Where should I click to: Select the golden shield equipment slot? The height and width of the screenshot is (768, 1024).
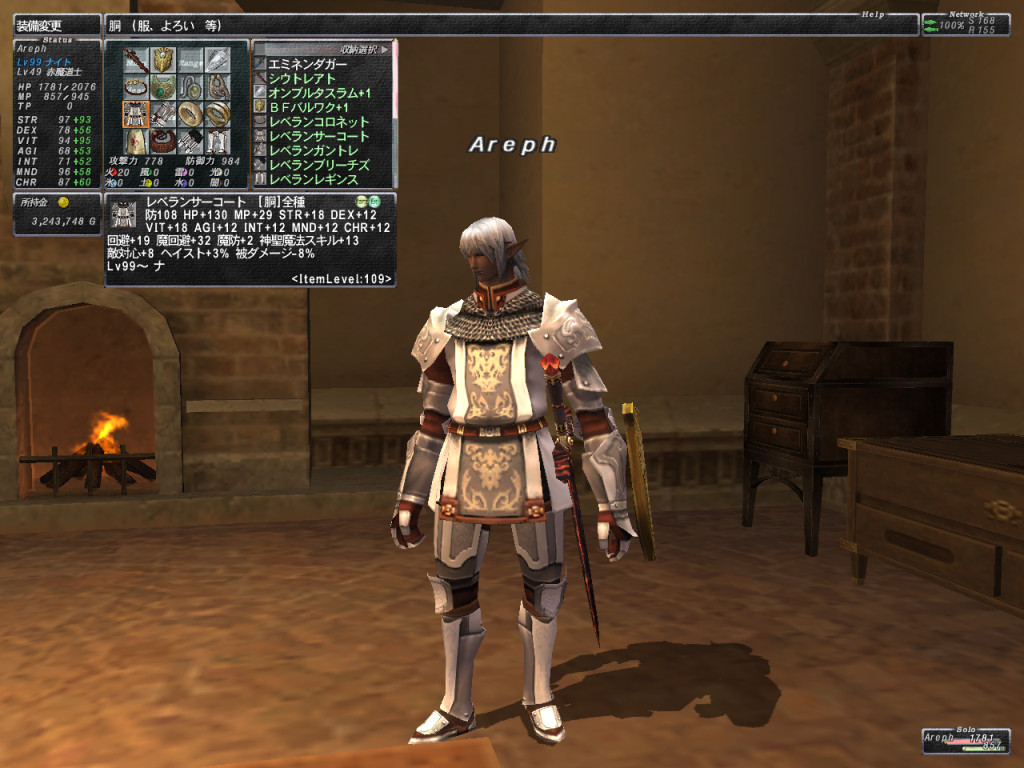click(x=162, y=60)
